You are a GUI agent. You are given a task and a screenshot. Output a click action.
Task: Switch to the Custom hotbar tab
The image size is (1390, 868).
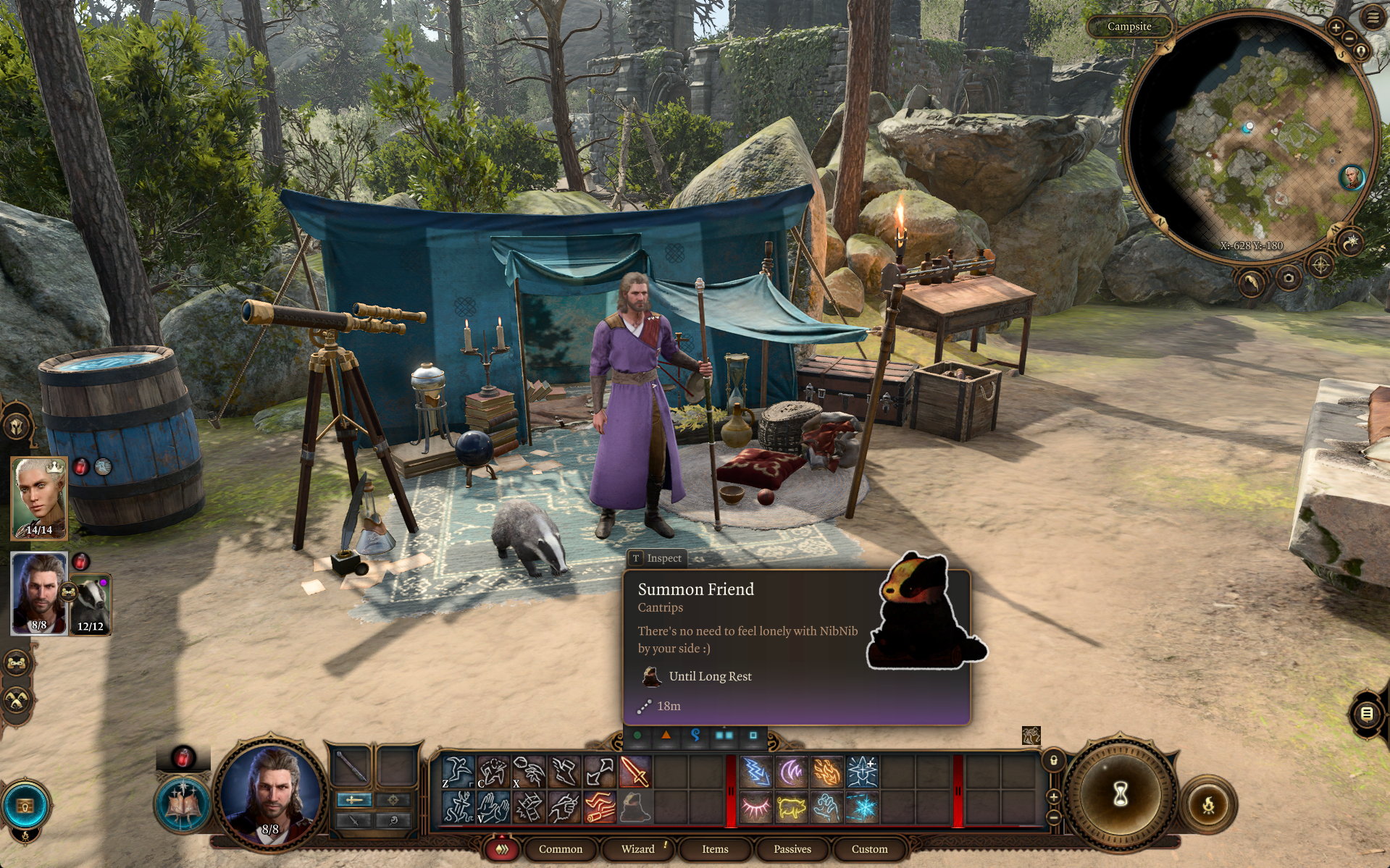tap(869, 849)
